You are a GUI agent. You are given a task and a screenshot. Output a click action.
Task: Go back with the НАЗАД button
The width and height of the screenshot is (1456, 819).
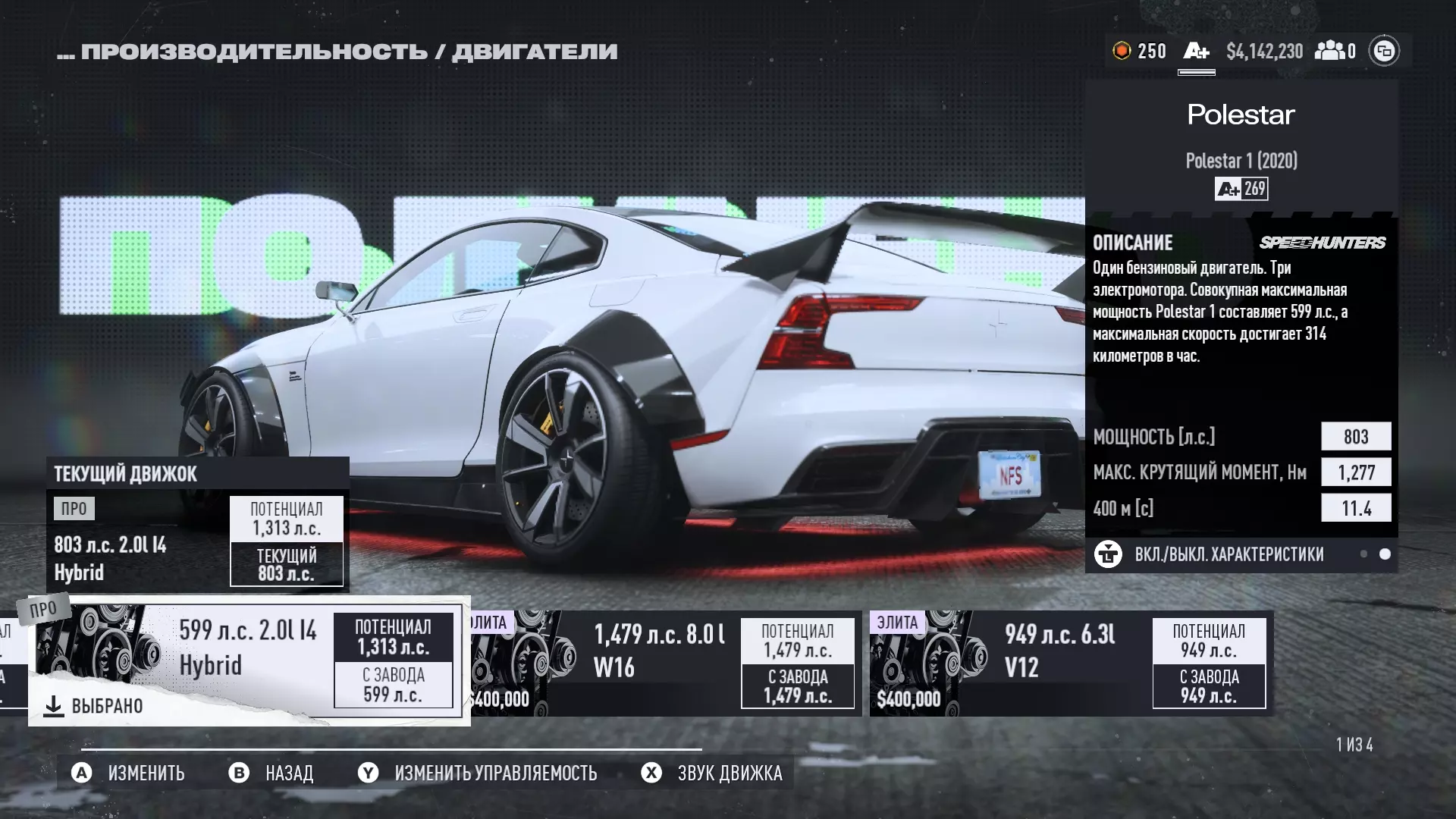(271, 773)
